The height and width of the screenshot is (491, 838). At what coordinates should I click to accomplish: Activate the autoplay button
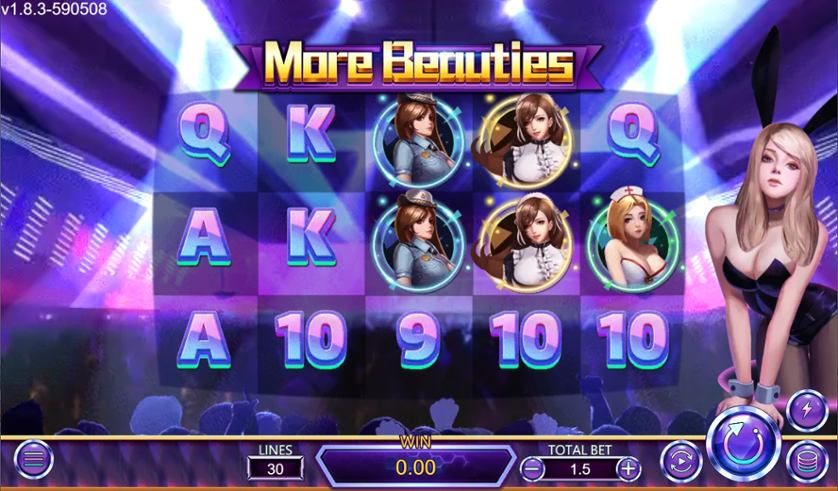[679, 460]
